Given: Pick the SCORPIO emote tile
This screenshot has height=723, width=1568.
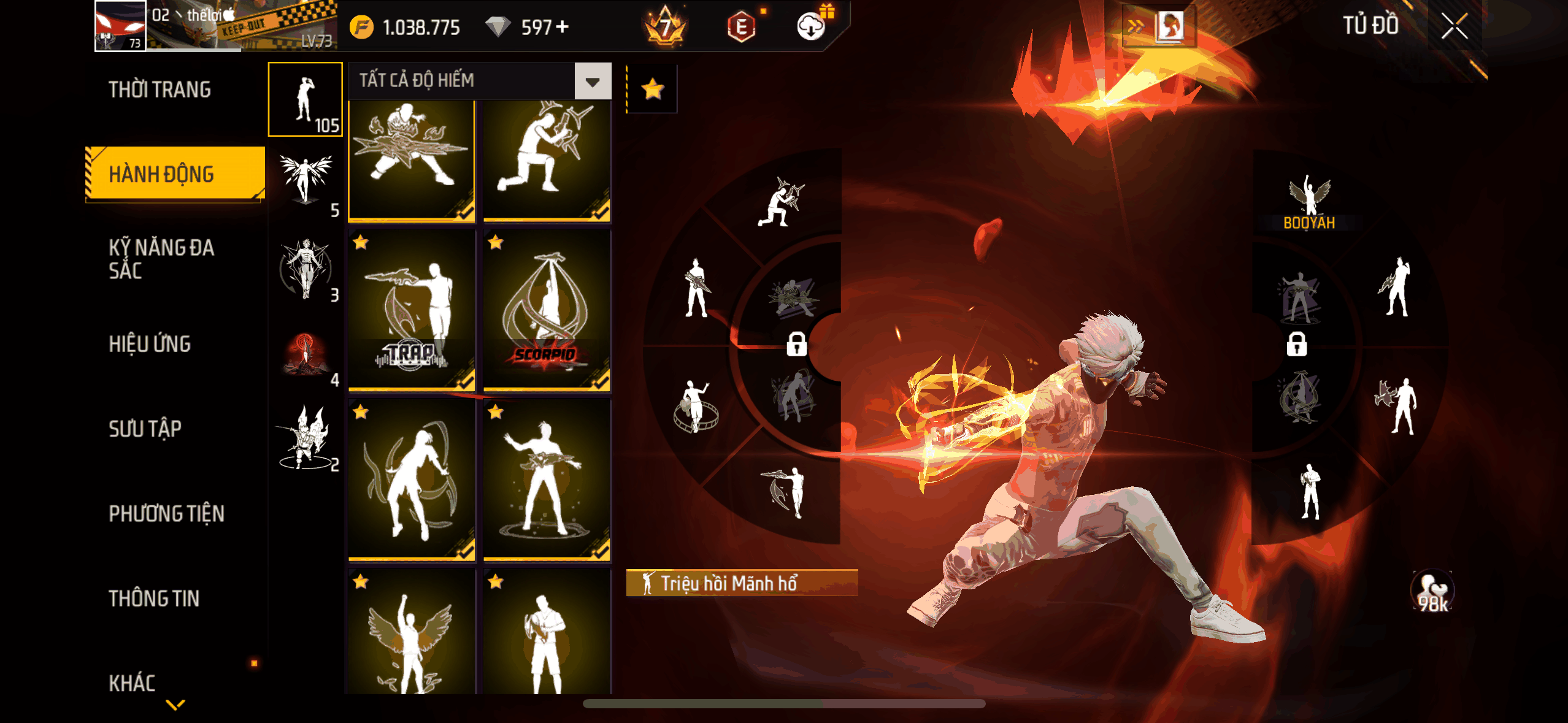Looking at the screenshot, I should click(x=547, y=310).
